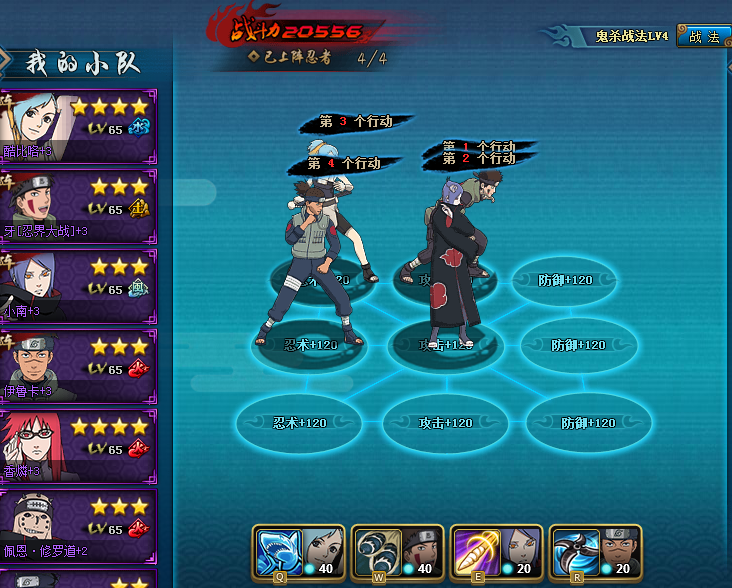This screenshot has width=732, height=588.
Task: Activate the twin fang drill skill
Action: tap(372, 549)
